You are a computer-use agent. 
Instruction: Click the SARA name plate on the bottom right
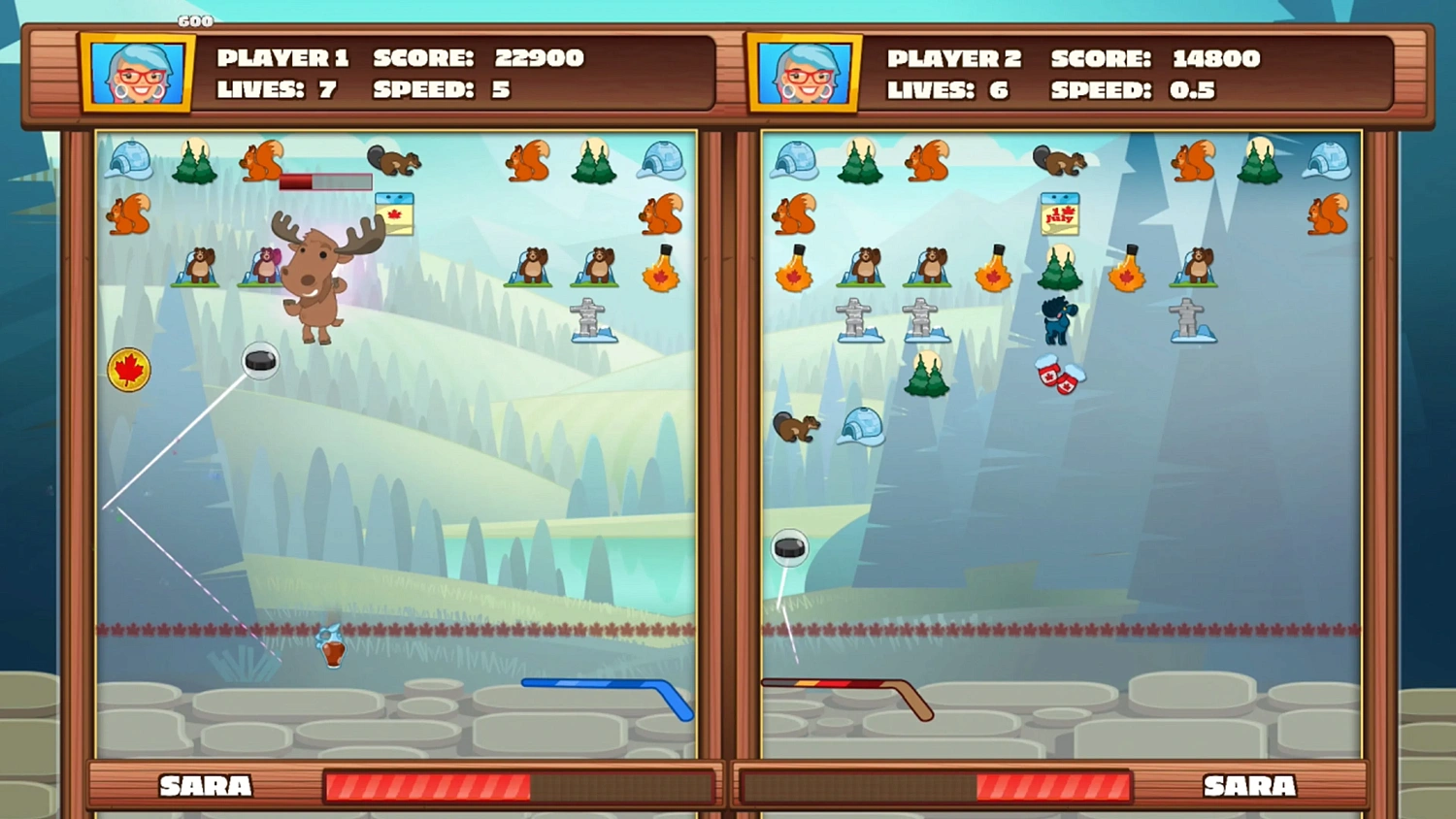tap(1250, 786)
